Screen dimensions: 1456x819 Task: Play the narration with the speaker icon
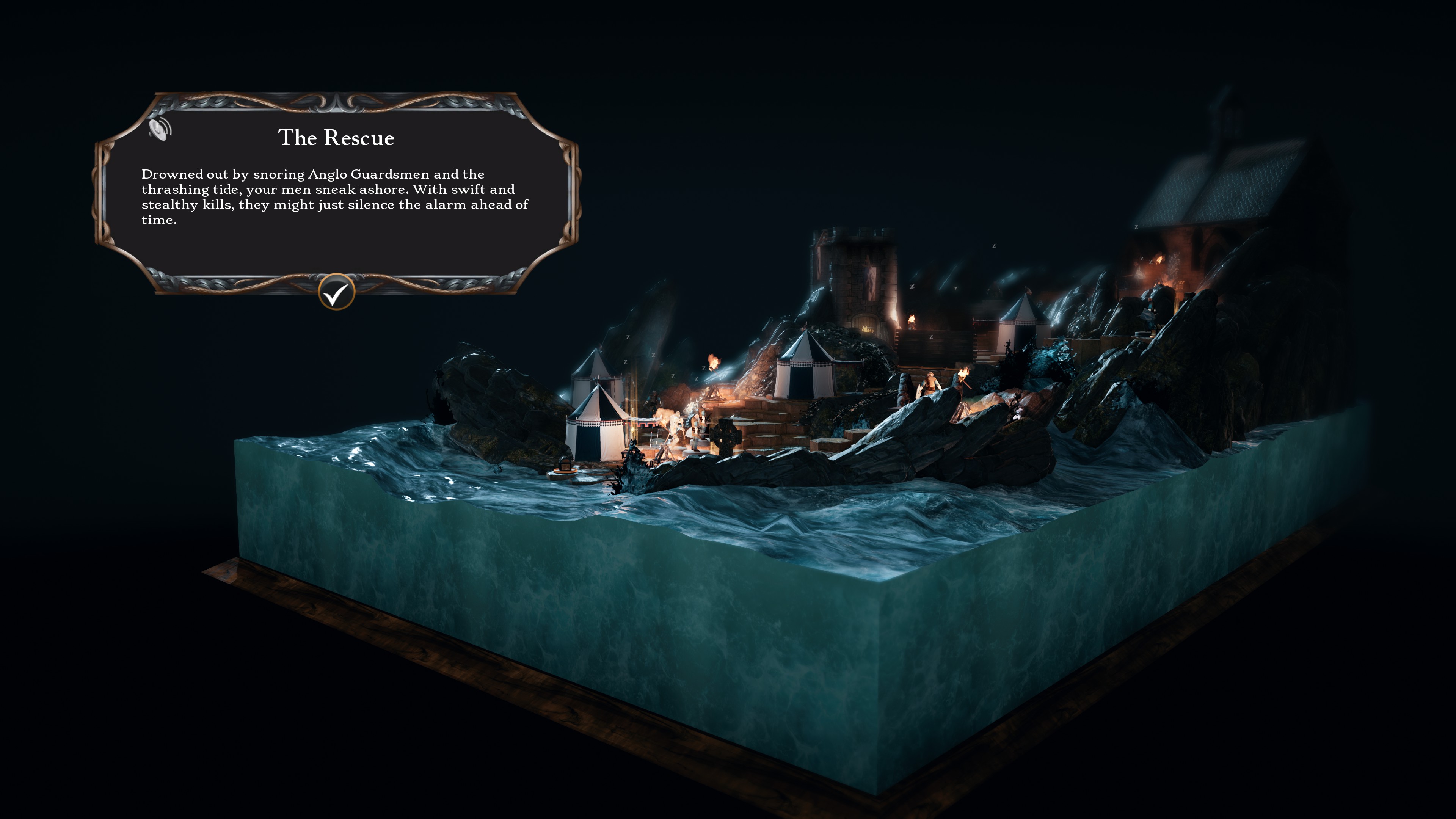point(160,129)
